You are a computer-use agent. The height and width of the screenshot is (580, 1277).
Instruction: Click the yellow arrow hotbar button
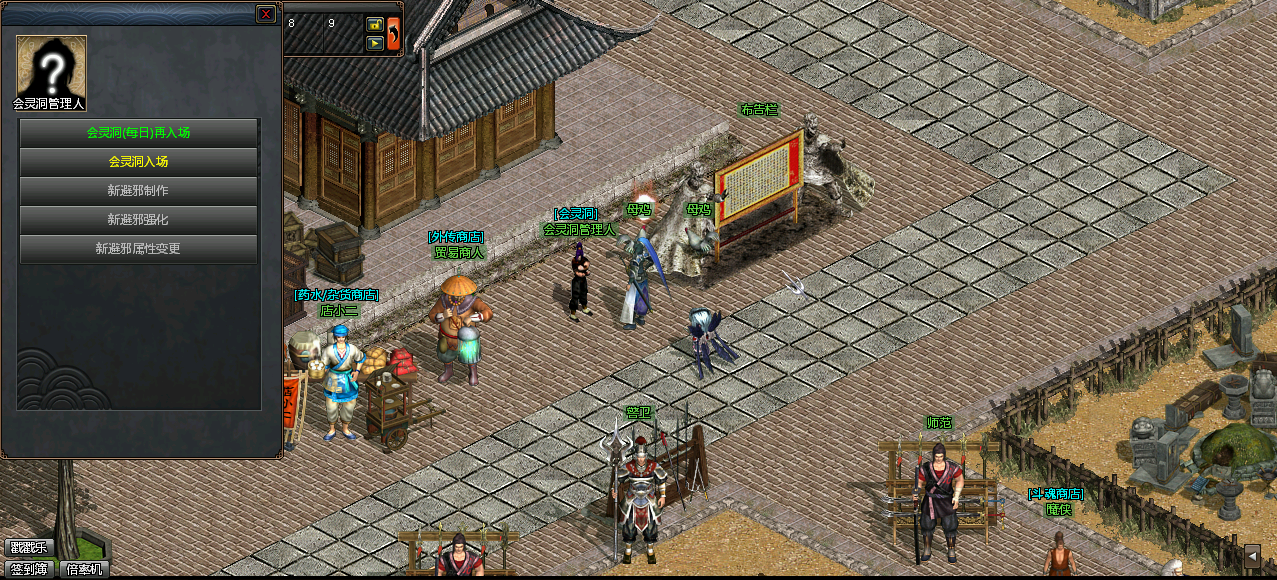click(x=375, y=43)
